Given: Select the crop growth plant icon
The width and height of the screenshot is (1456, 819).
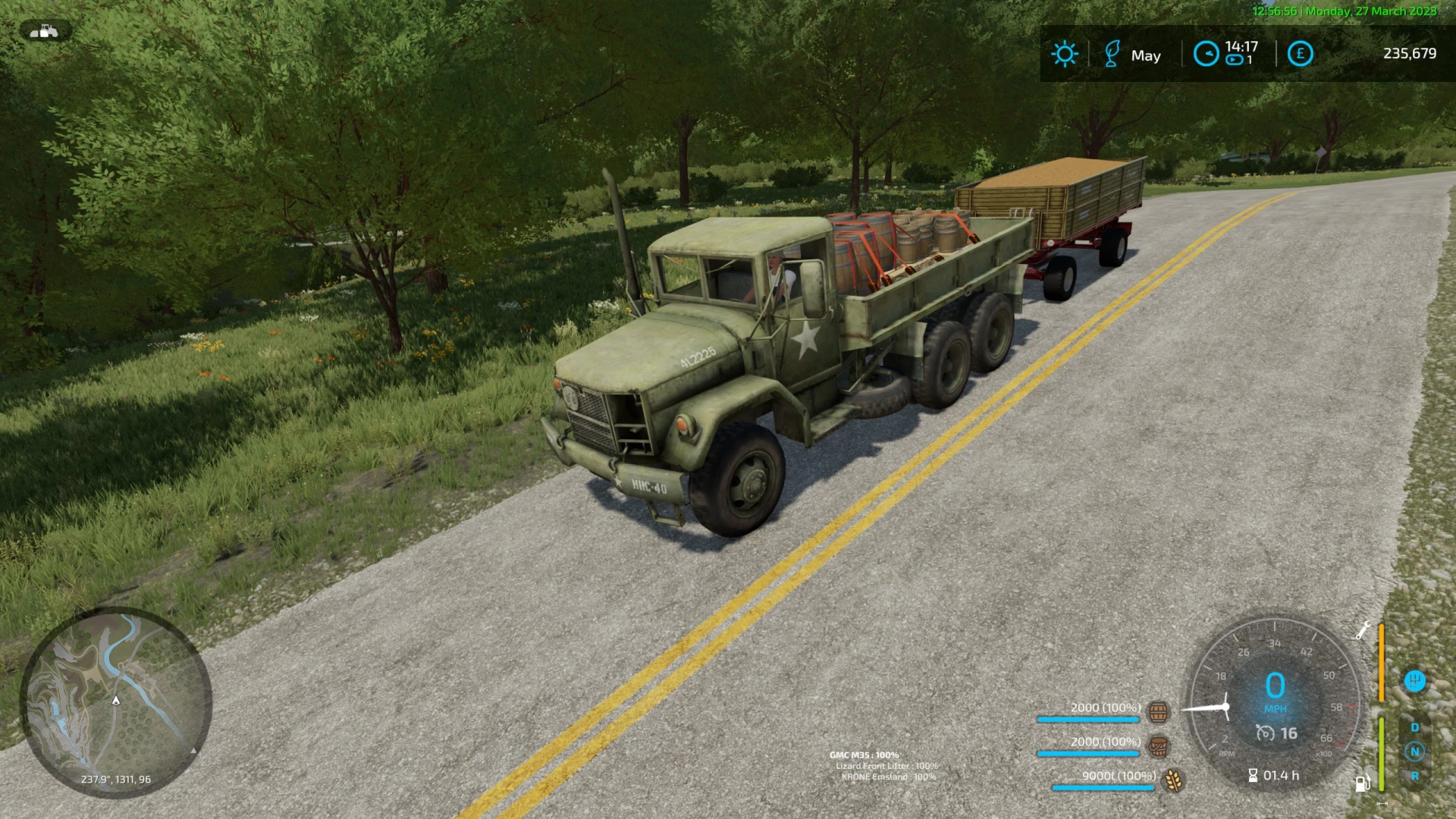Looking at the screenshot, I should tap(1111, 53).
